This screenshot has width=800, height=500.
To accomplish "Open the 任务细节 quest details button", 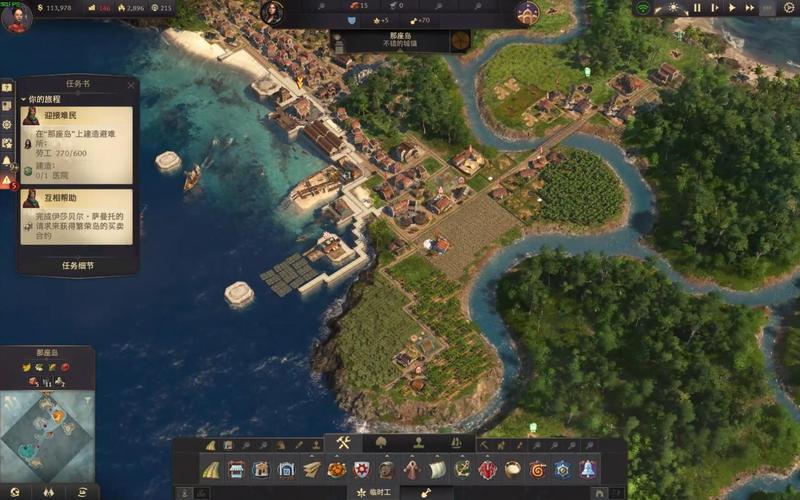I will coord(77,266).
